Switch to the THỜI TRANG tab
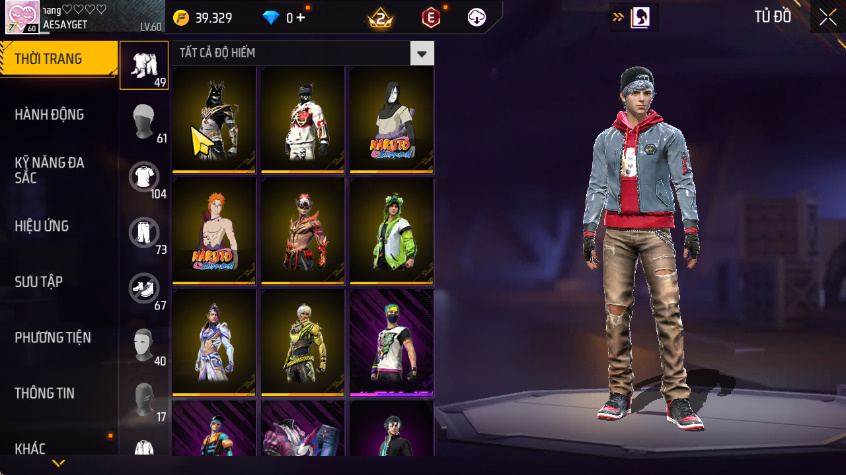This screenshot has width=846, height=475. click(50, 59)
